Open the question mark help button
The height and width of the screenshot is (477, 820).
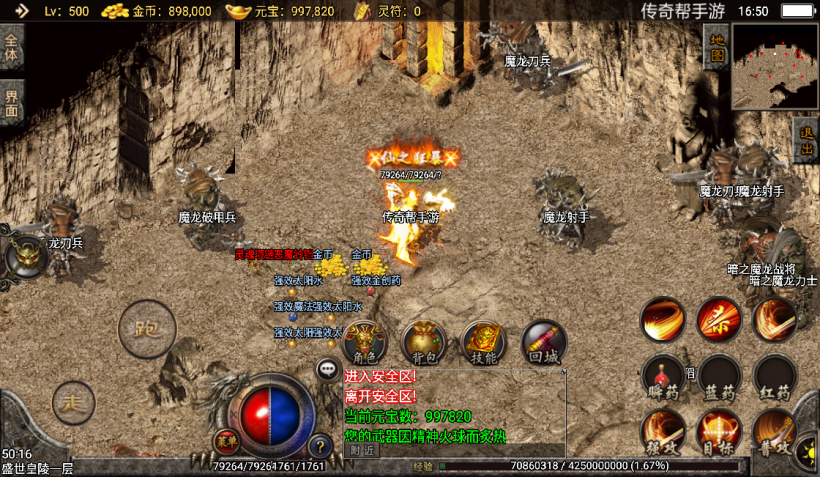(320, 446)
